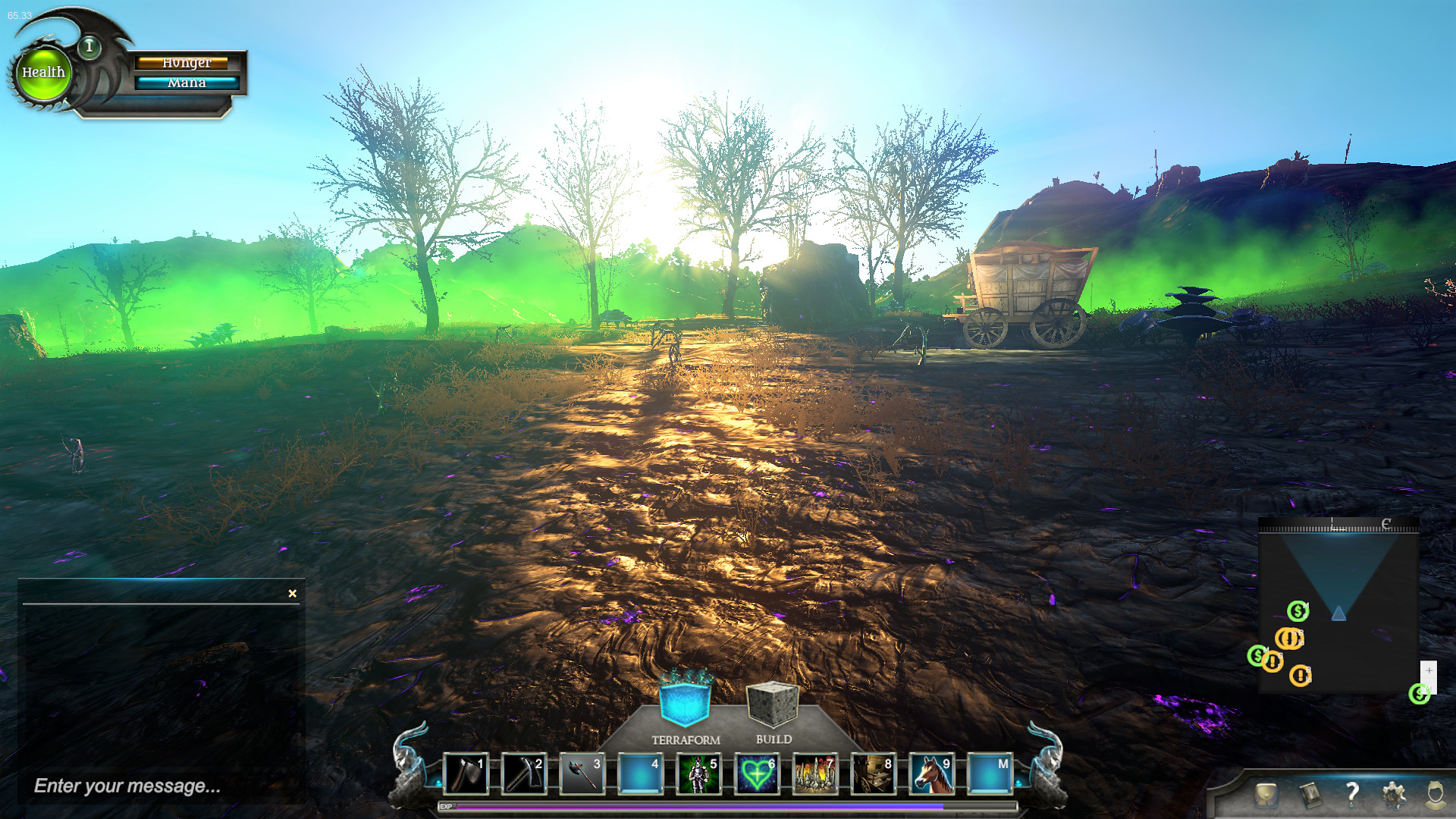Open the question mark help icon
This screenshot has height=819, width=1456.
click(x=1354, y=795)
